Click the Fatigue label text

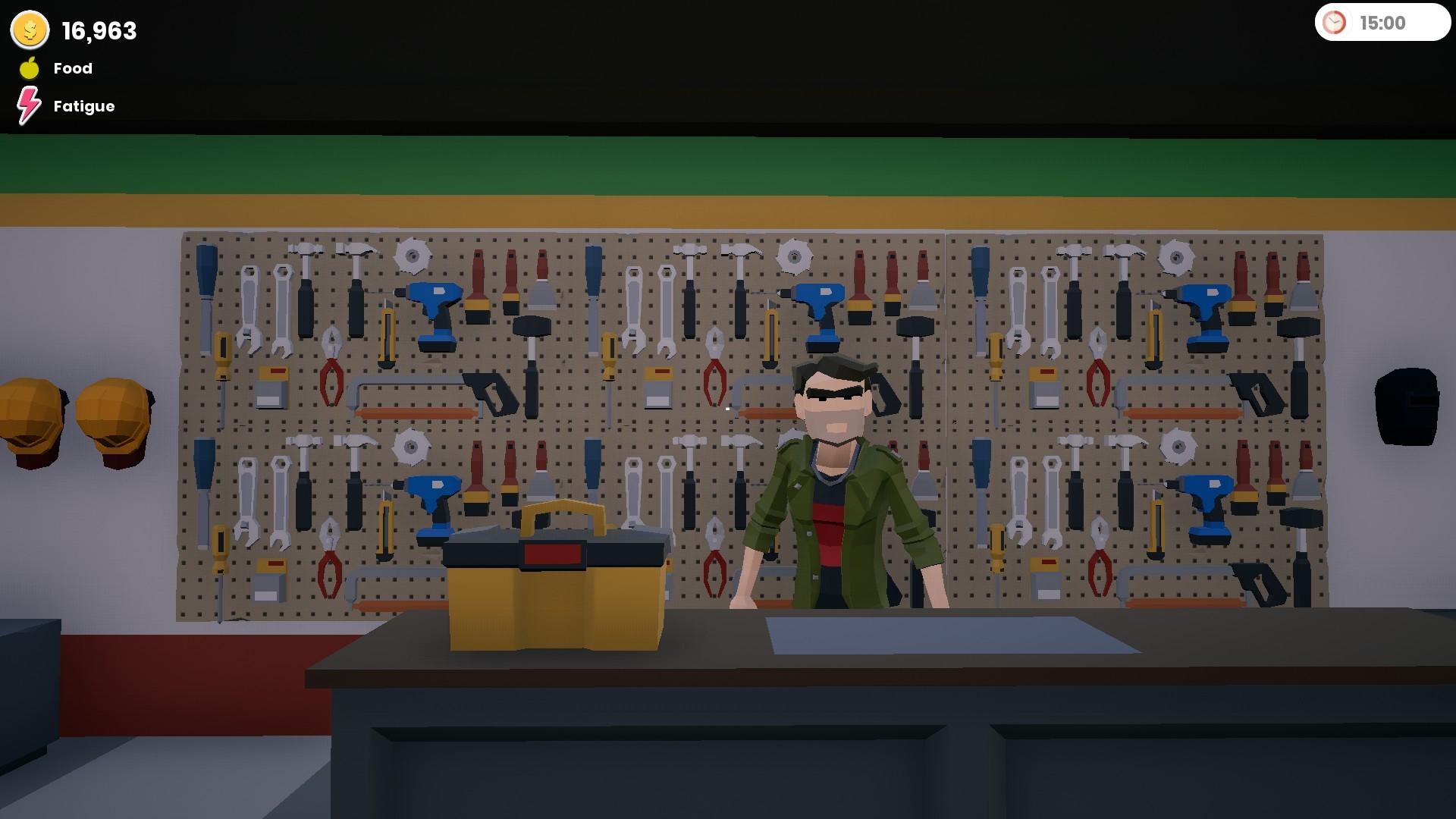click(83, 106)
